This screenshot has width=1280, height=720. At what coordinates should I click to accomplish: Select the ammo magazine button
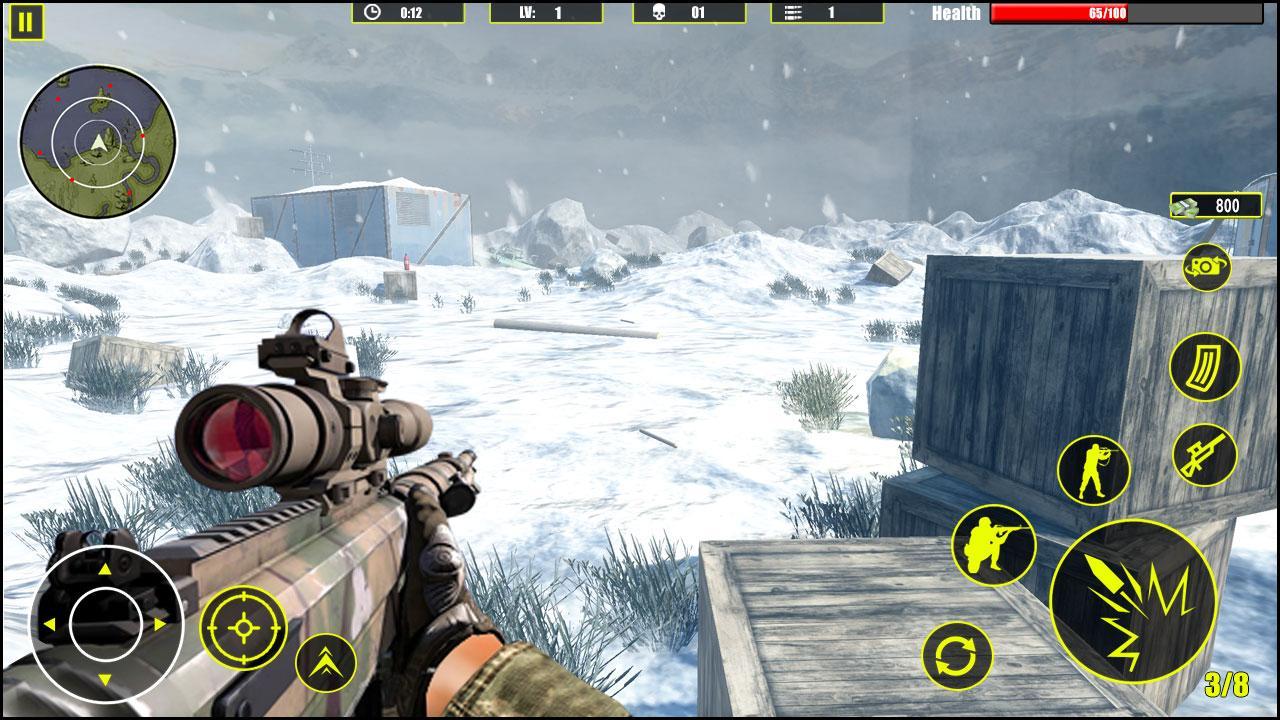pyautogui.click(x=1204, y=367)
